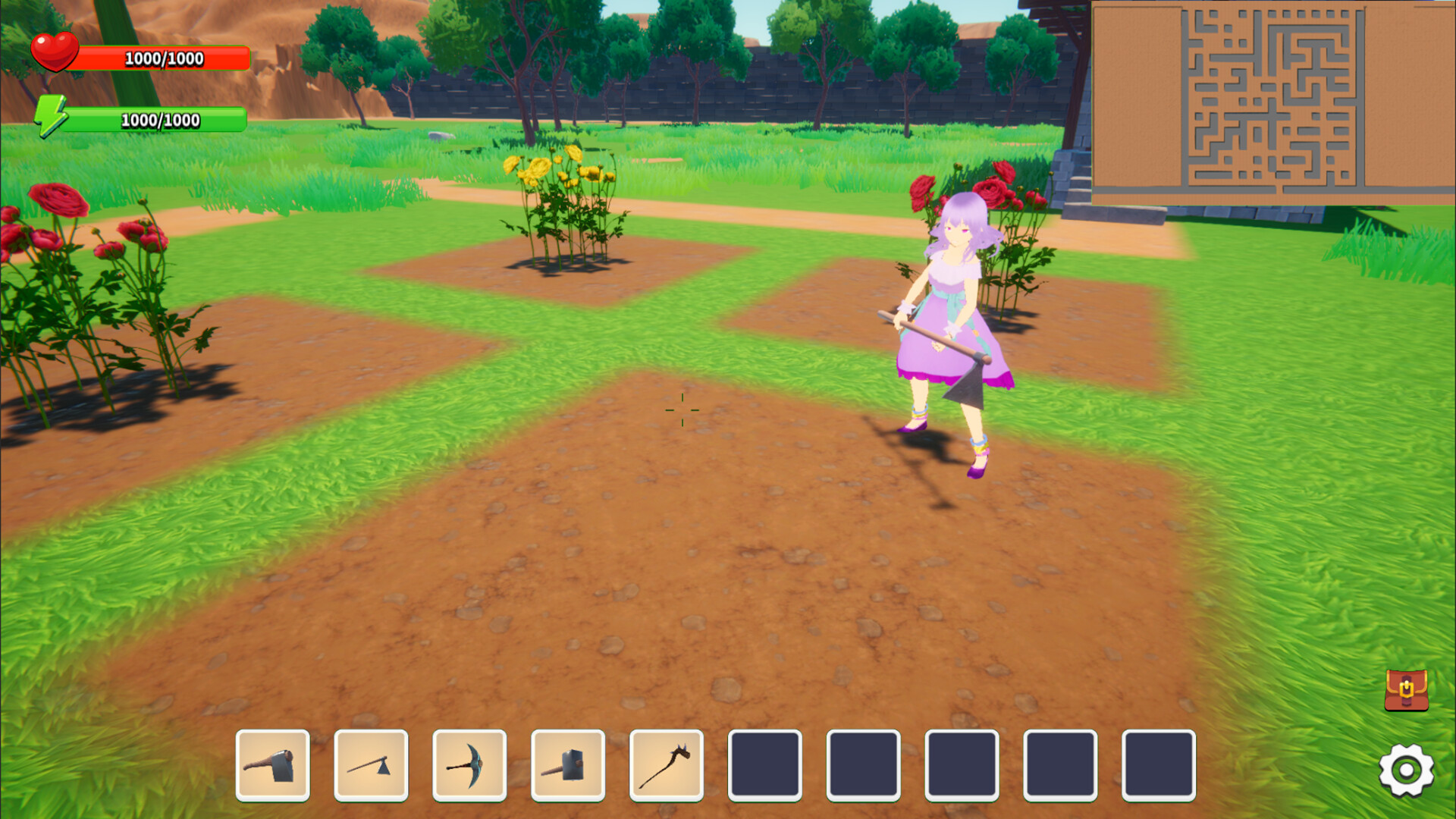
Task: Click the crosshair at screen center
Action: [x=683, y=409]
